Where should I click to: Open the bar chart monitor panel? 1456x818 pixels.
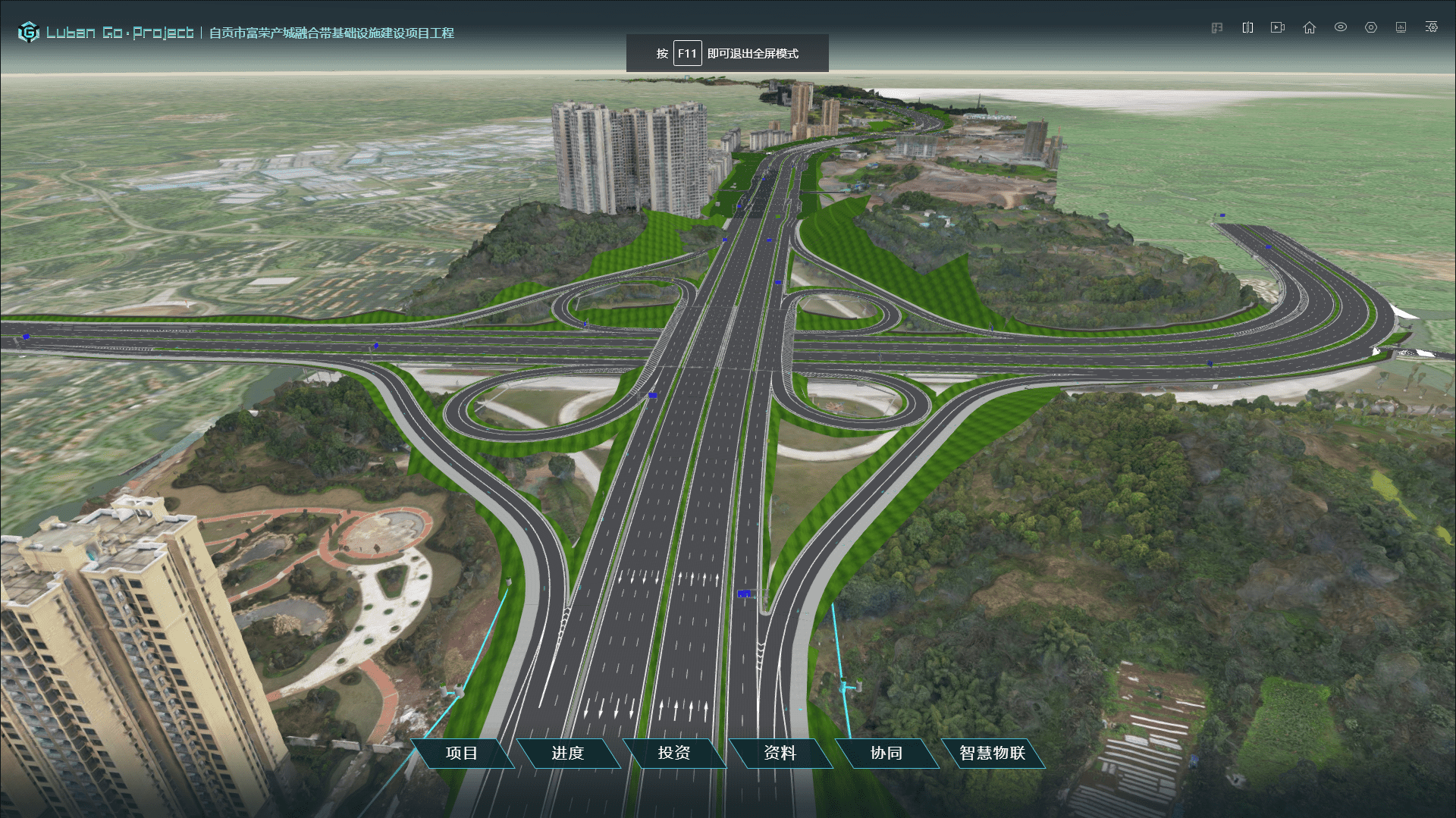pos(1401,28)
